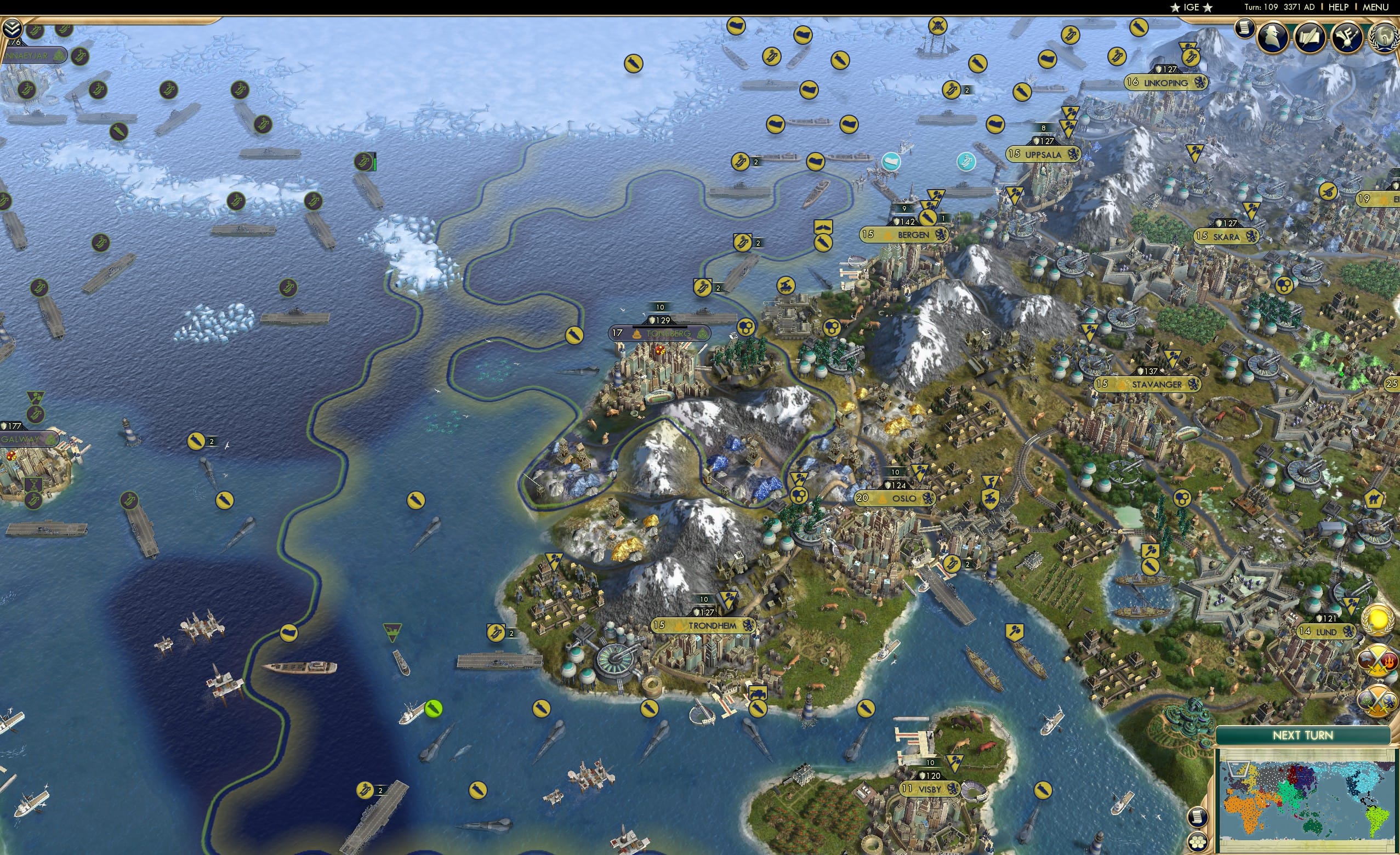Select the green fishing boat icon bottom left
Screen dimensions: 1400x855
pos(434,710)
